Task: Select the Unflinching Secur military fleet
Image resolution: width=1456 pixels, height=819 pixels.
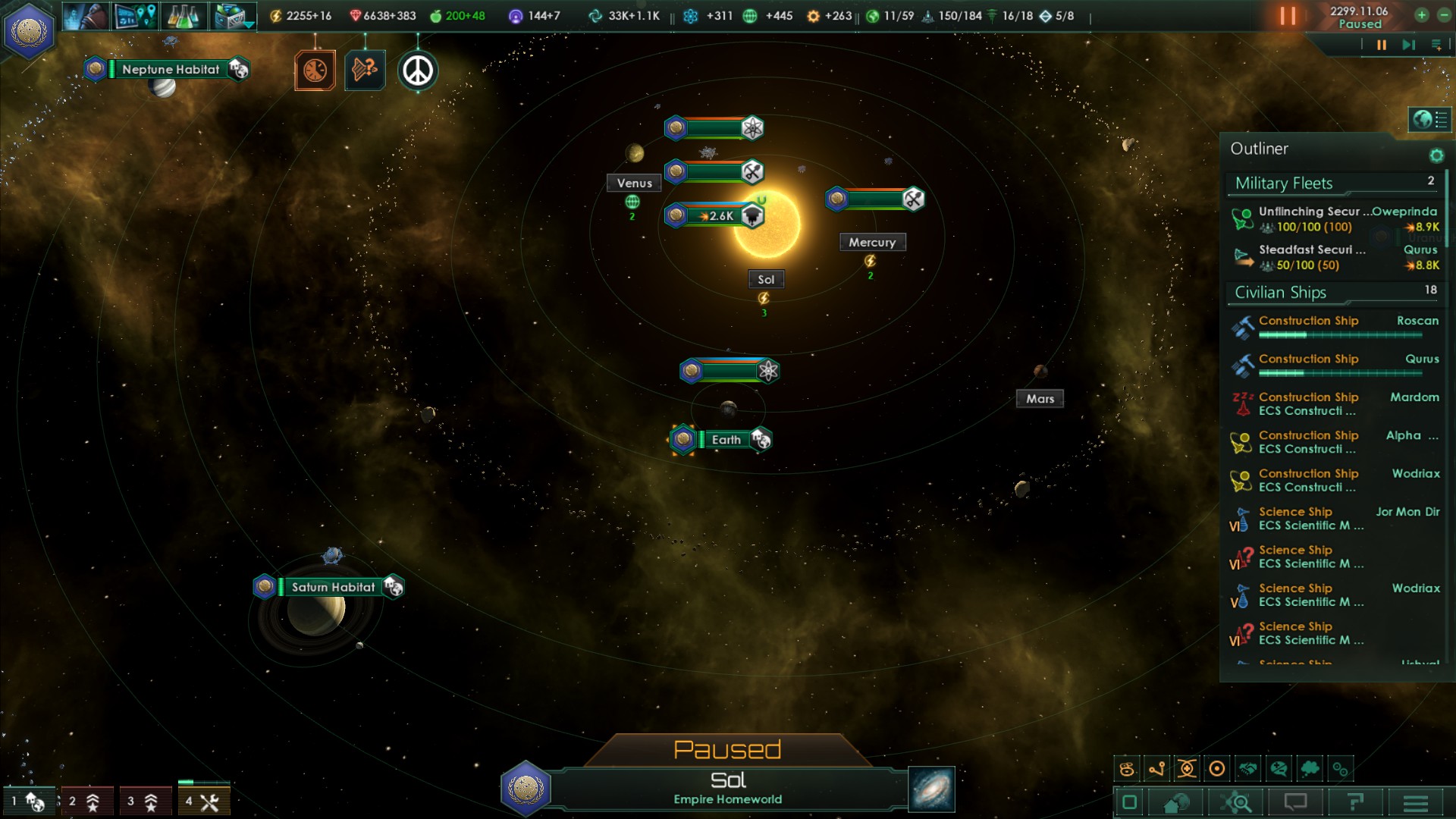Action: click(1335, 219)
